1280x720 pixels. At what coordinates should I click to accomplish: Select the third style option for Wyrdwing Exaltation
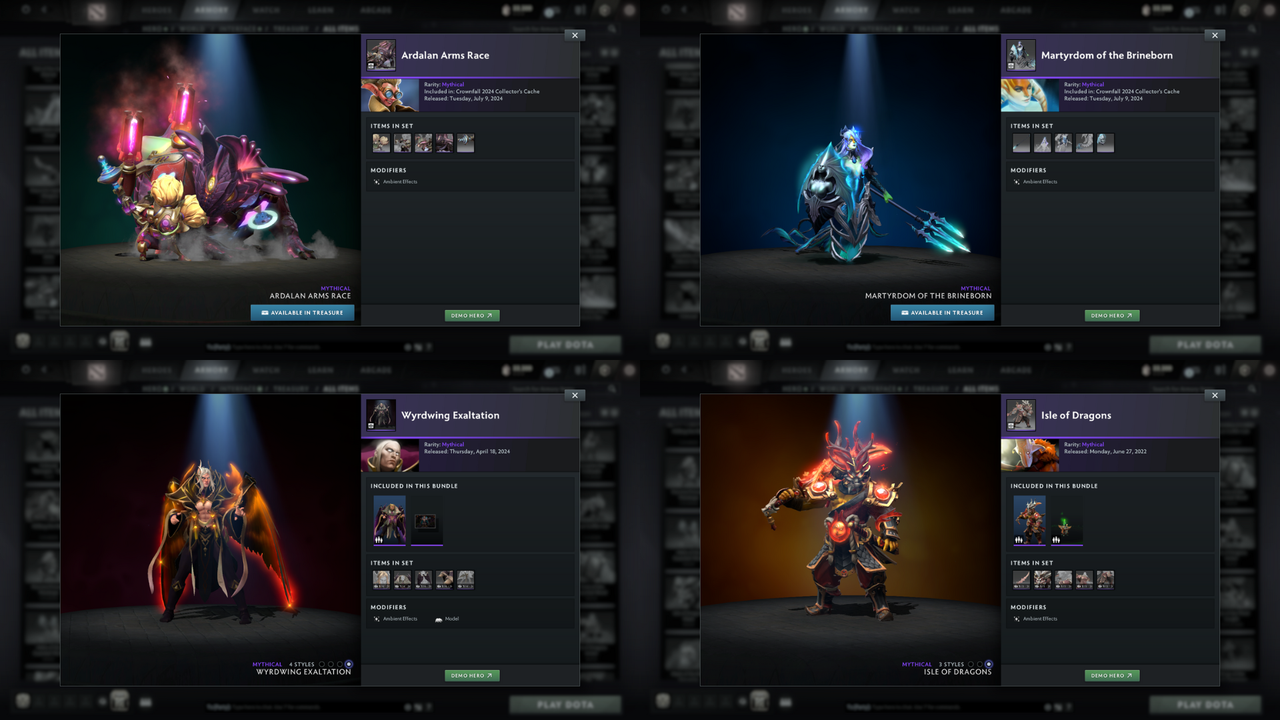coord(340,663)
